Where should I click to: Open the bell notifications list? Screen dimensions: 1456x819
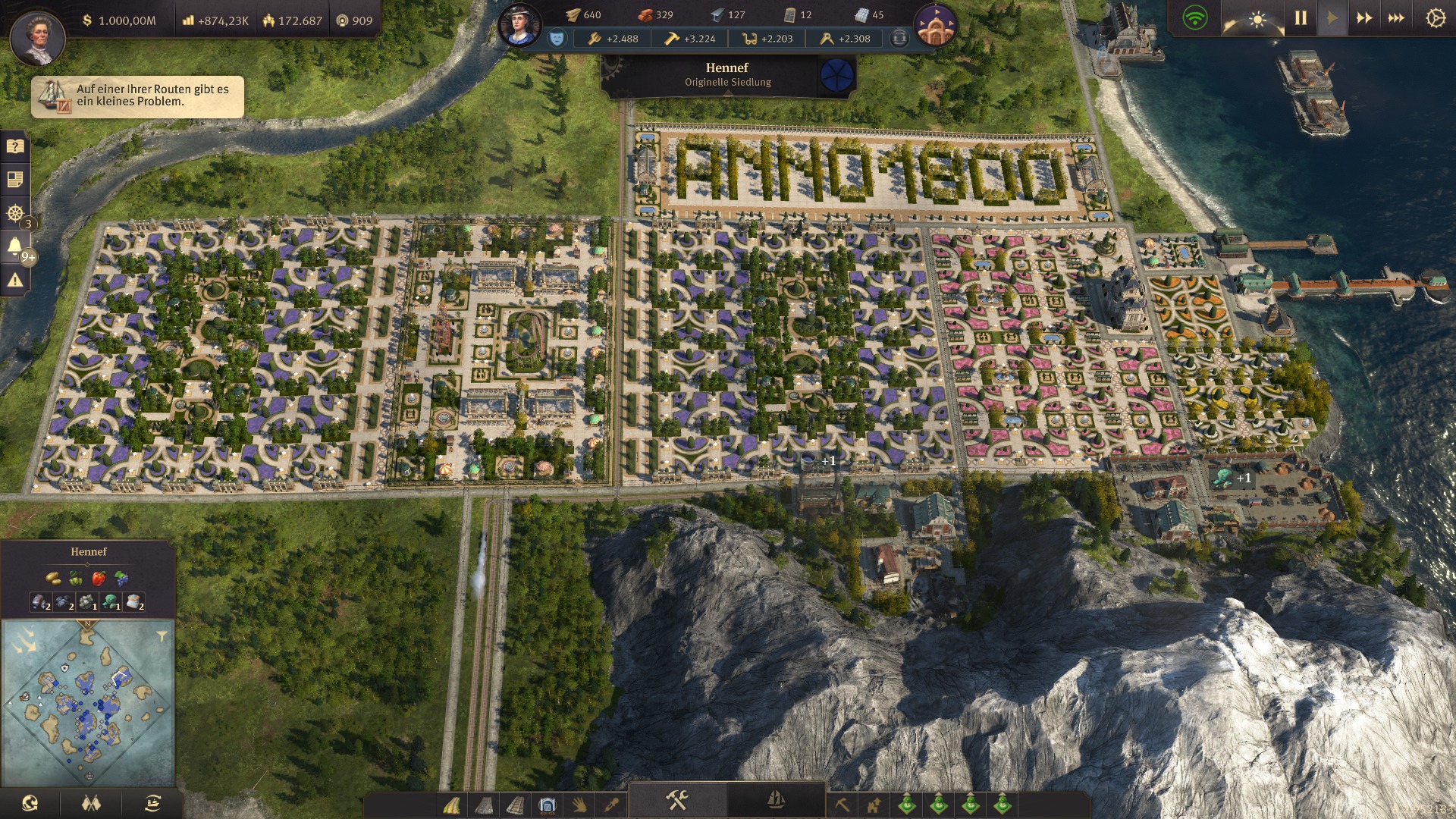[x=14, y=246]
